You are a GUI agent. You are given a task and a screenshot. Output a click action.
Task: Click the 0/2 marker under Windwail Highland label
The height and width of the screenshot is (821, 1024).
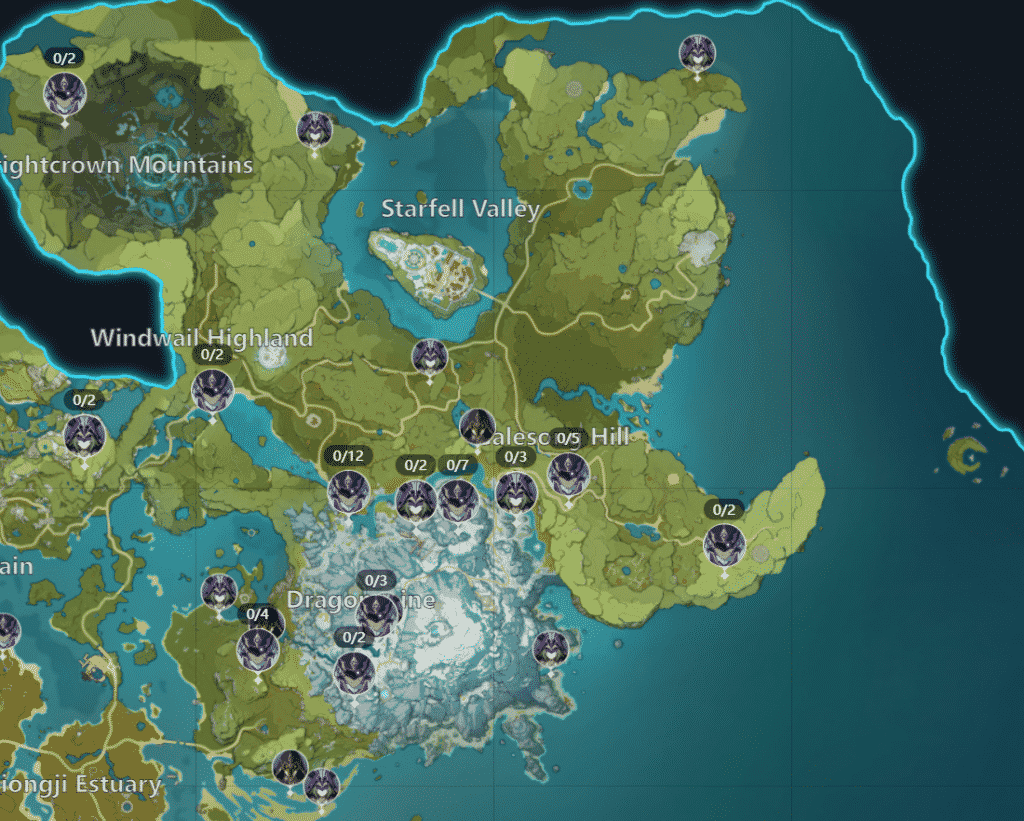tap(213, 390)
